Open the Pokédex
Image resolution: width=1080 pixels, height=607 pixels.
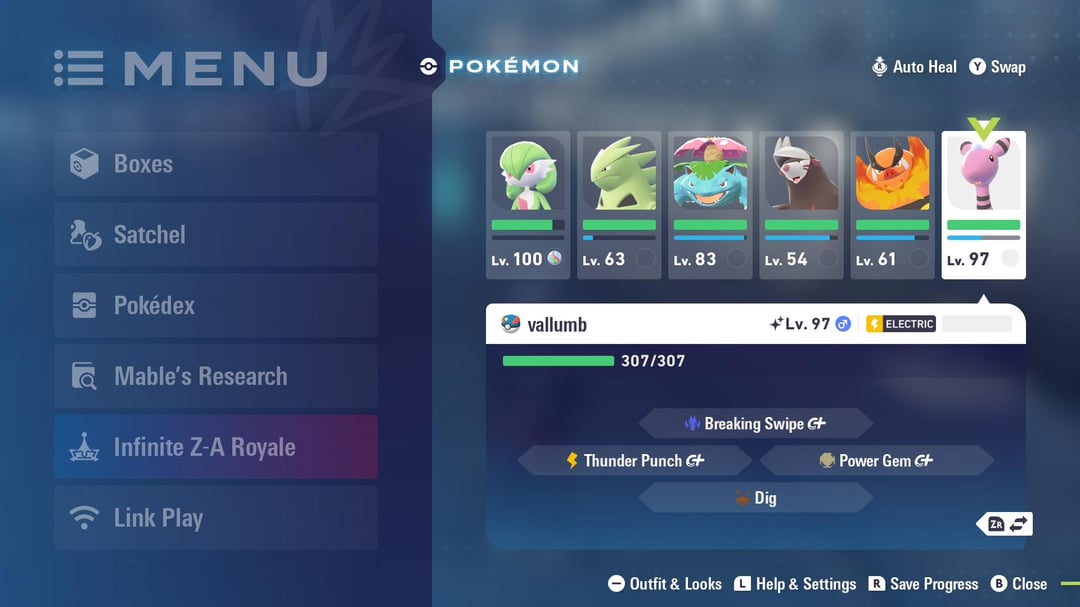(216, 306)
